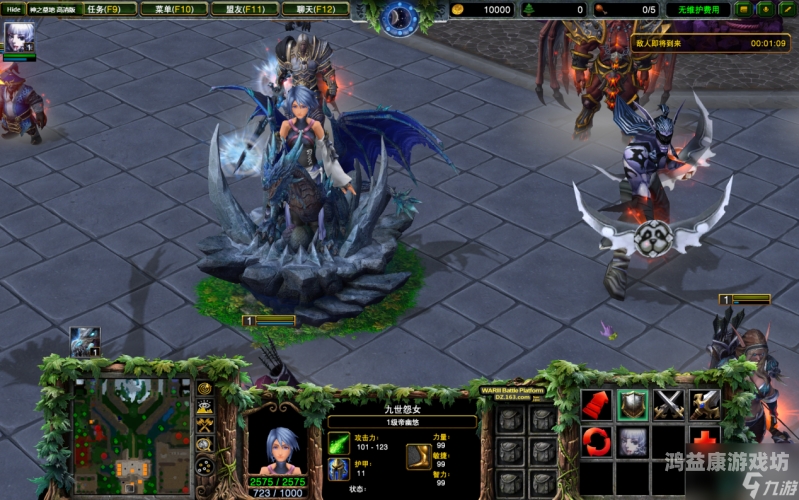The height and width of the screenshot is (500, 799).
Task: Activate the crossed swords Attack command
Action: 668,405
